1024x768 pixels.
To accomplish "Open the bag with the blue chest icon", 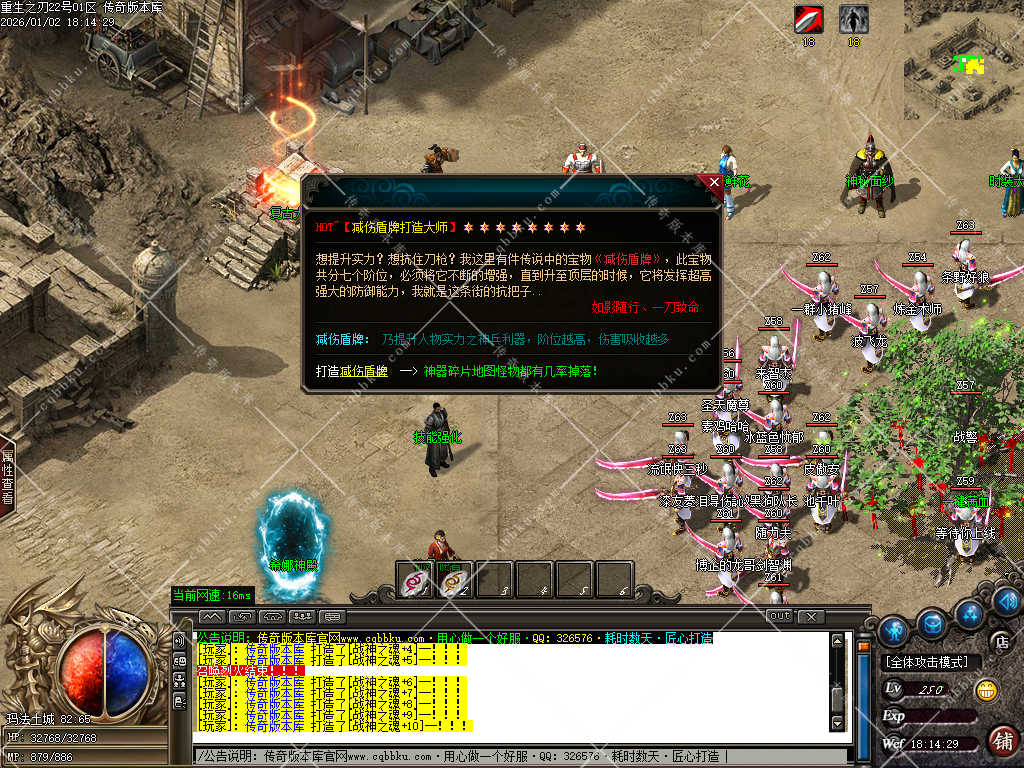I will pyautogui.click(x=933, y=624).
